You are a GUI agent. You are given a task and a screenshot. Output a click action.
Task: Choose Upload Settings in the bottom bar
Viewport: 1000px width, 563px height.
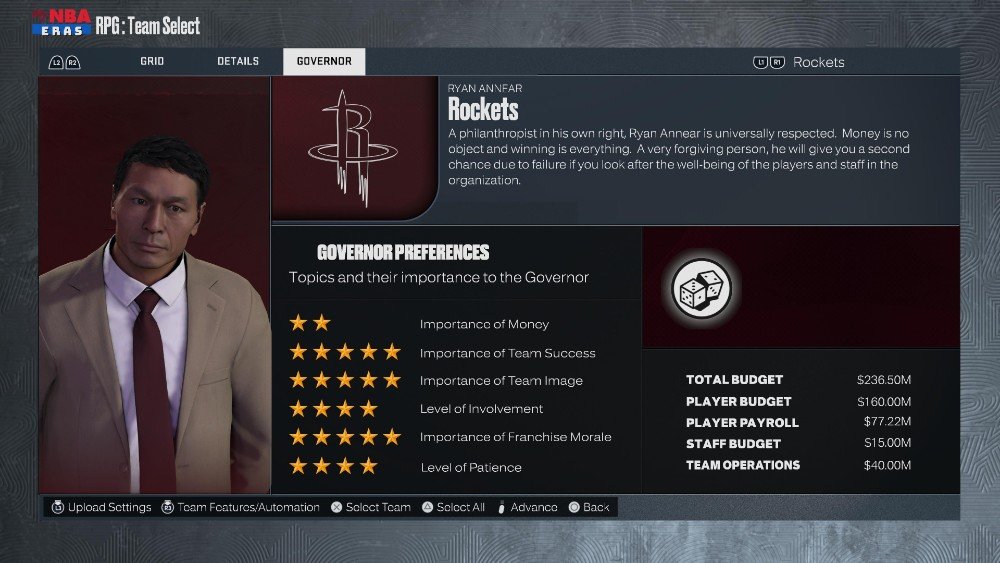(x=102, y=507)
